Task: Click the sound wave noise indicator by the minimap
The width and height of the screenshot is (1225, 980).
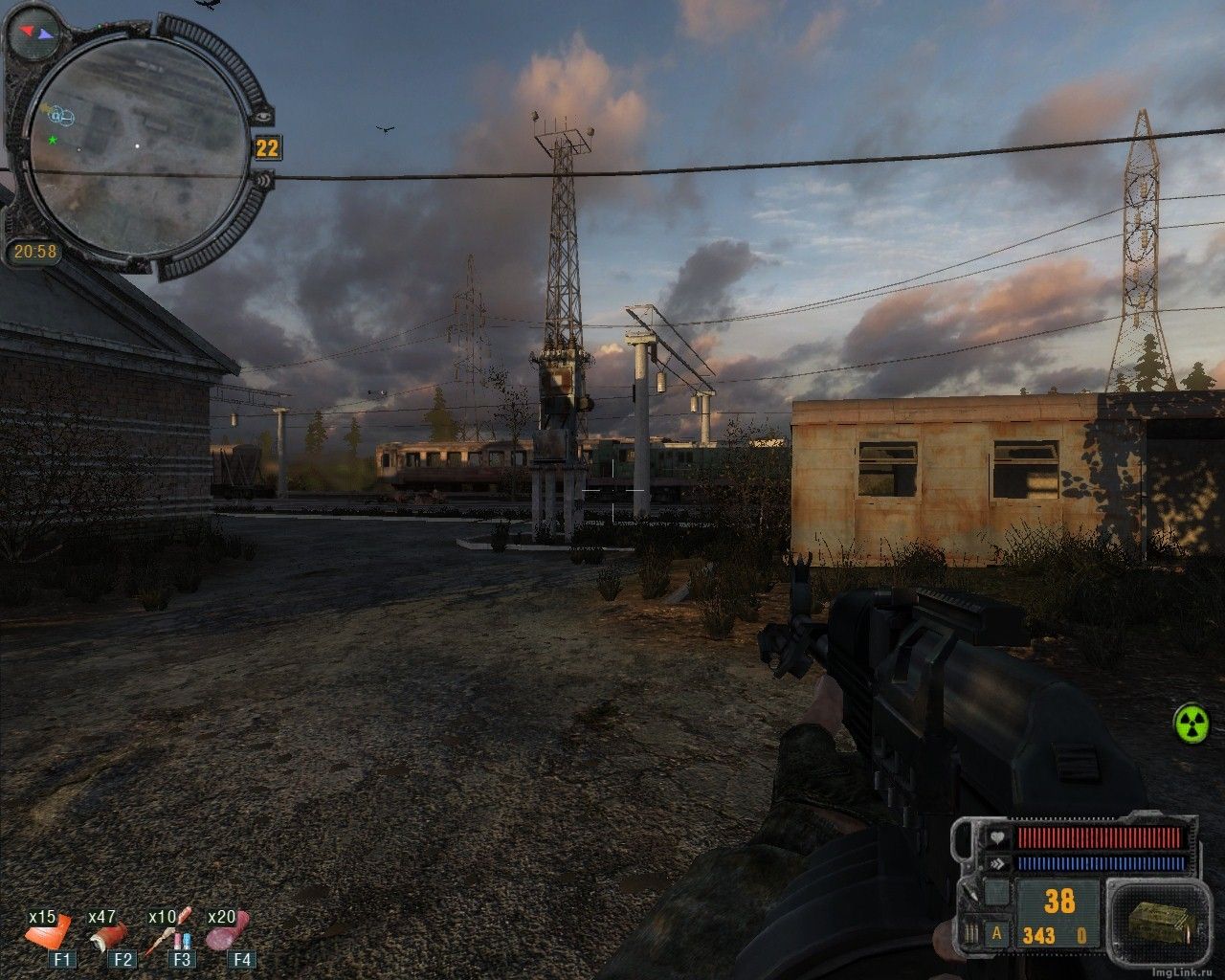Action: click(x=265, y=178)
